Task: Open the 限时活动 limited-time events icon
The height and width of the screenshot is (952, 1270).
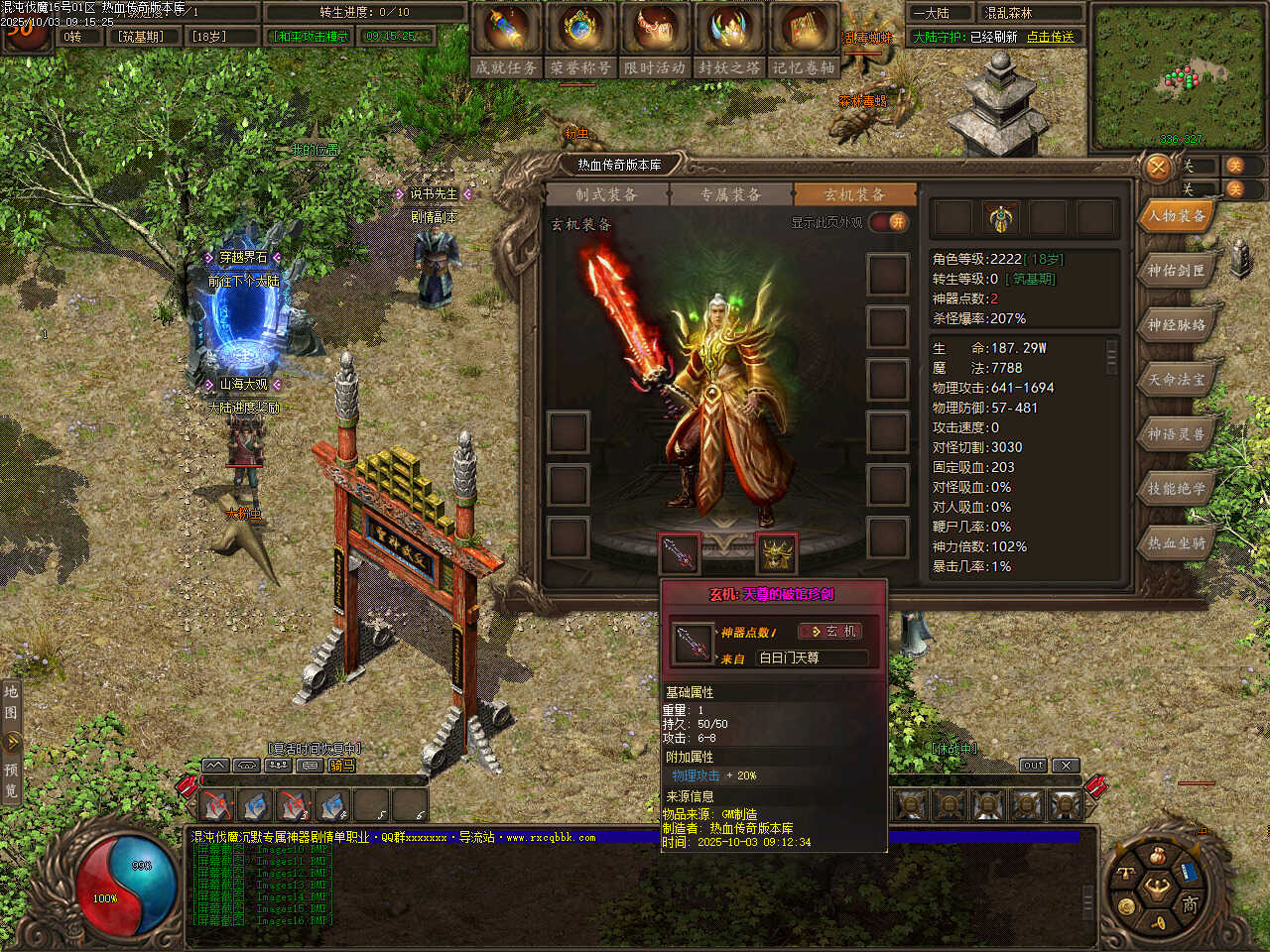Action: point(655,30)
